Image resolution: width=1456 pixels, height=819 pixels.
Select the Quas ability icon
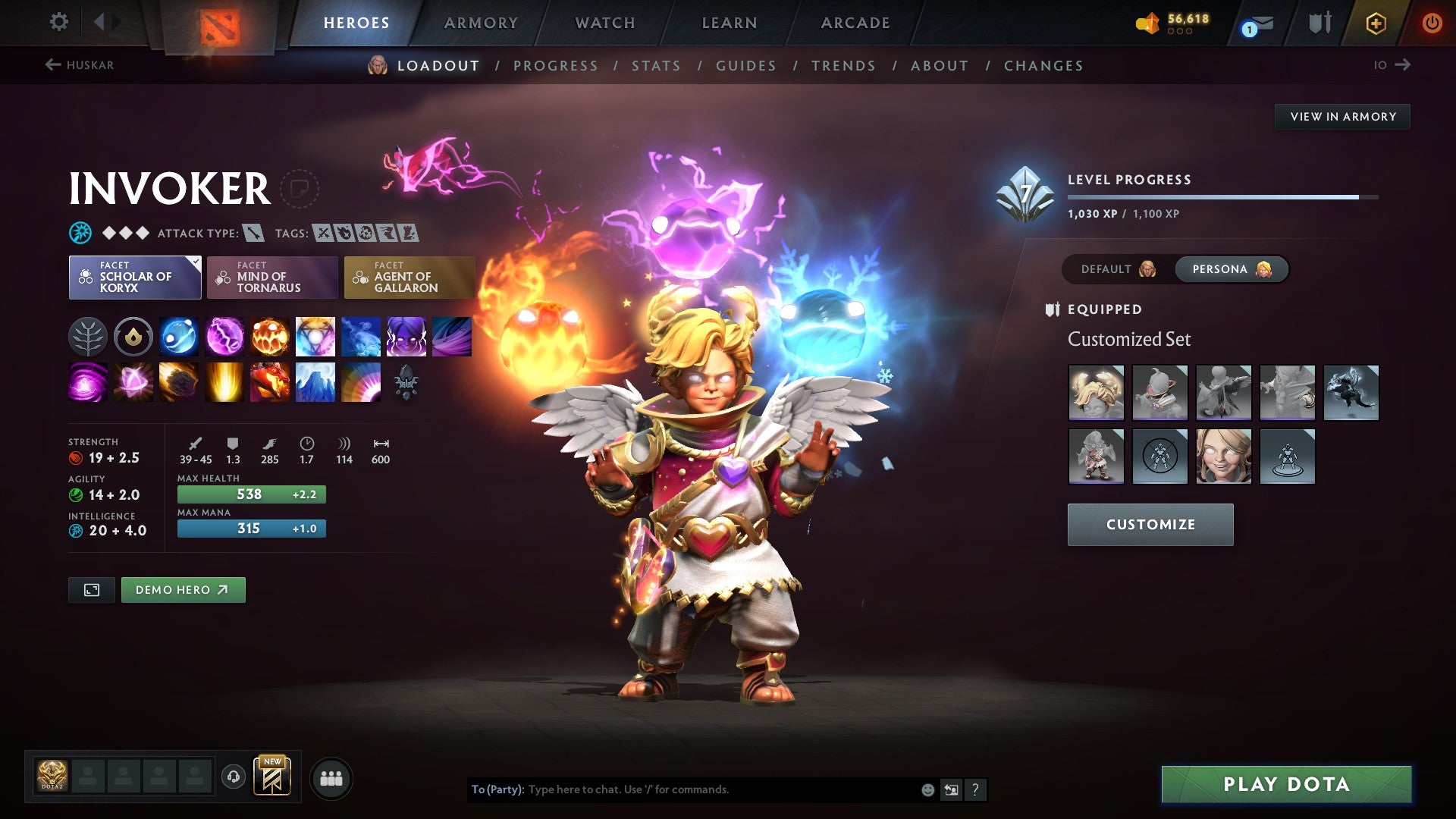point(178,337)
